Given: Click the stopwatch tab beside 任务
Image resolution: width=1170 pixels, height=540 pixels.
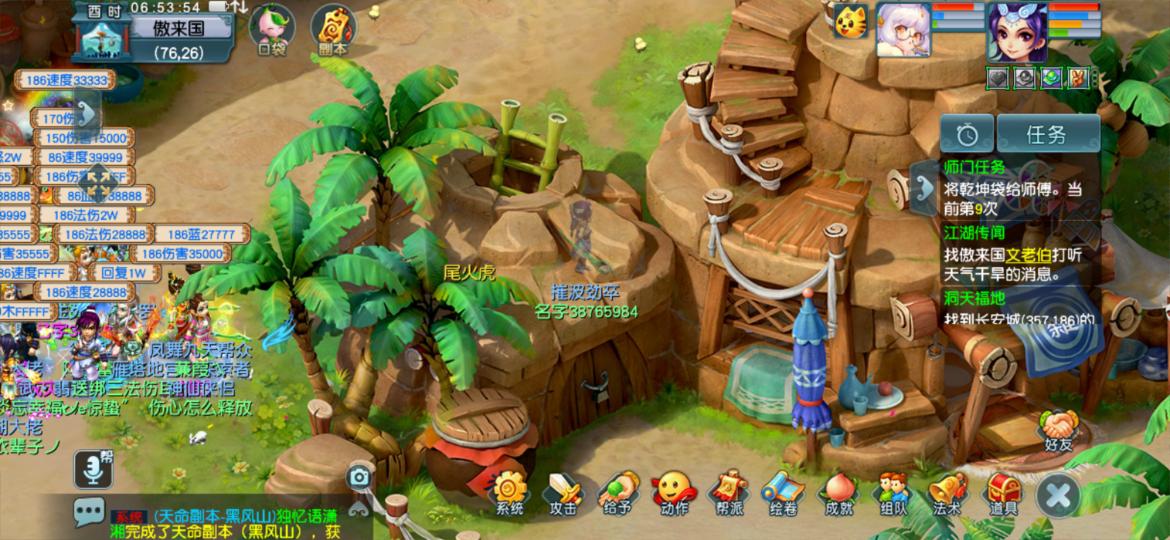Looking at the screenshot, I should (x=967, y=134).
